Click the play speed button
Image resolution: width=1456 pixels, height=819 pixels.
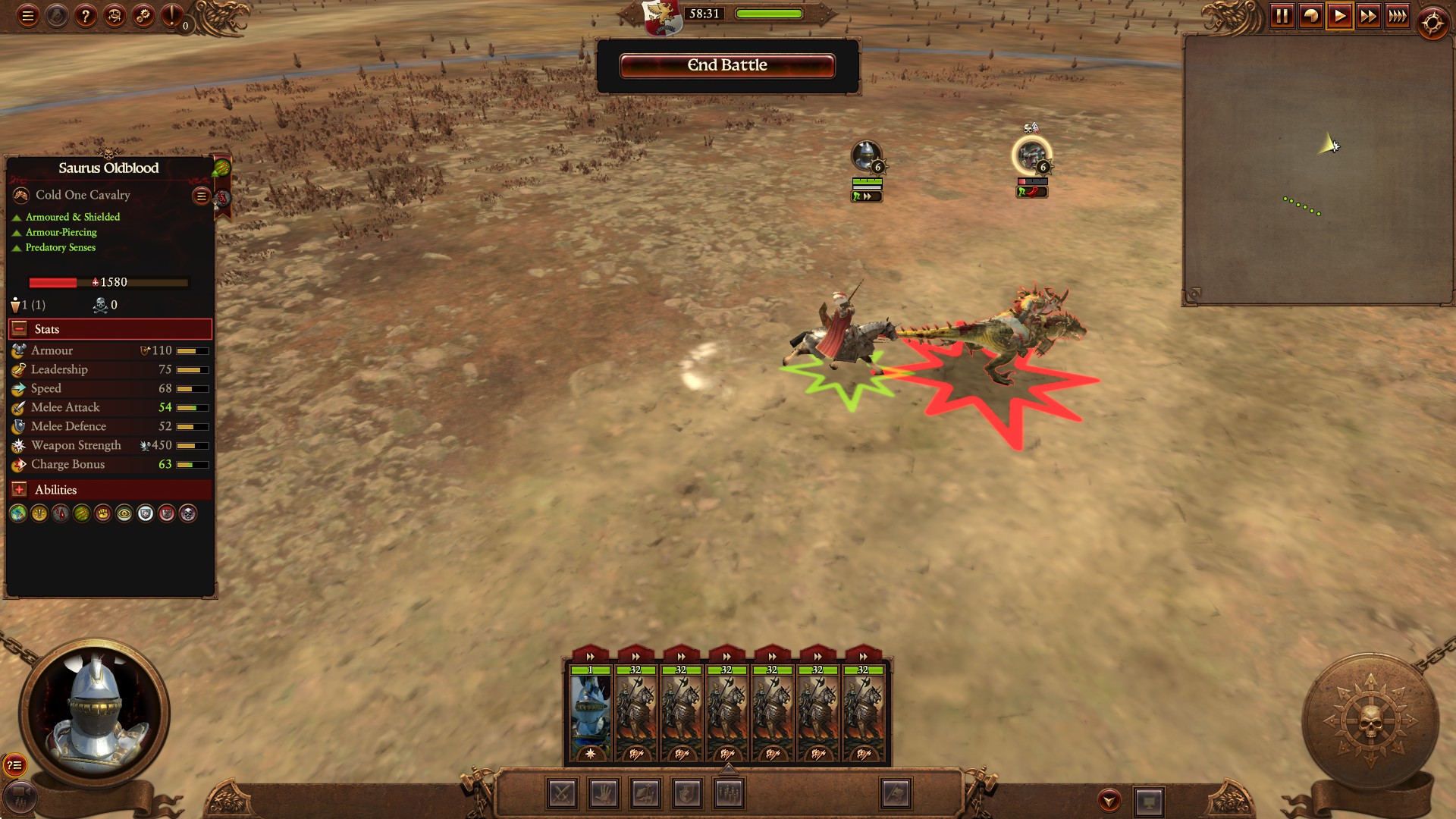[x=1340, y=15]
